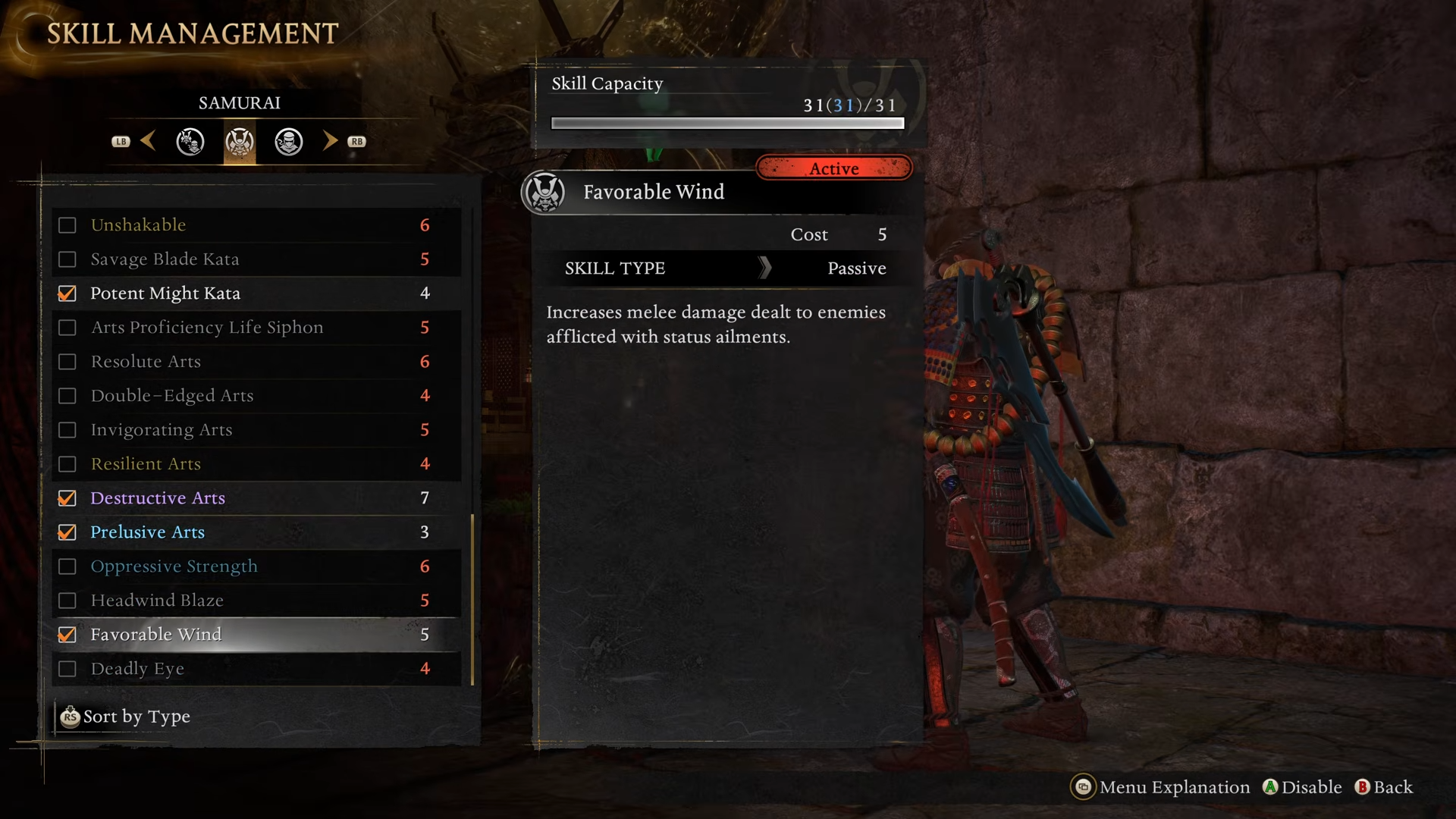Select Double-Edged Arts in the list
The image size is (1456, 819).
coord(172,396)
